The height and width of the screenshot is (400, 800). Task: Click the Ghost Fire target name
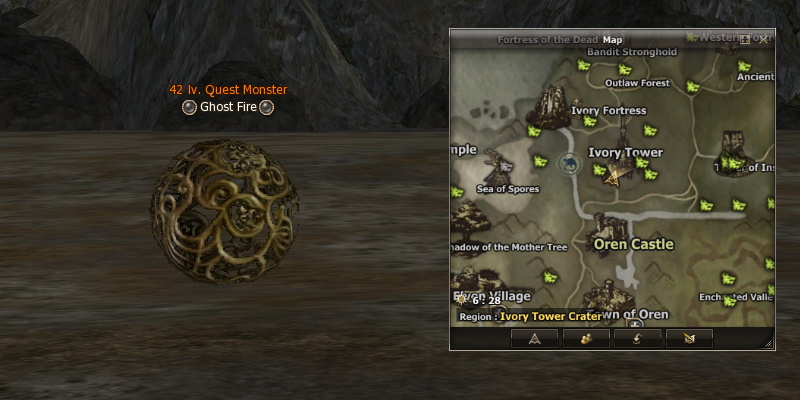(x=228, y=107)
